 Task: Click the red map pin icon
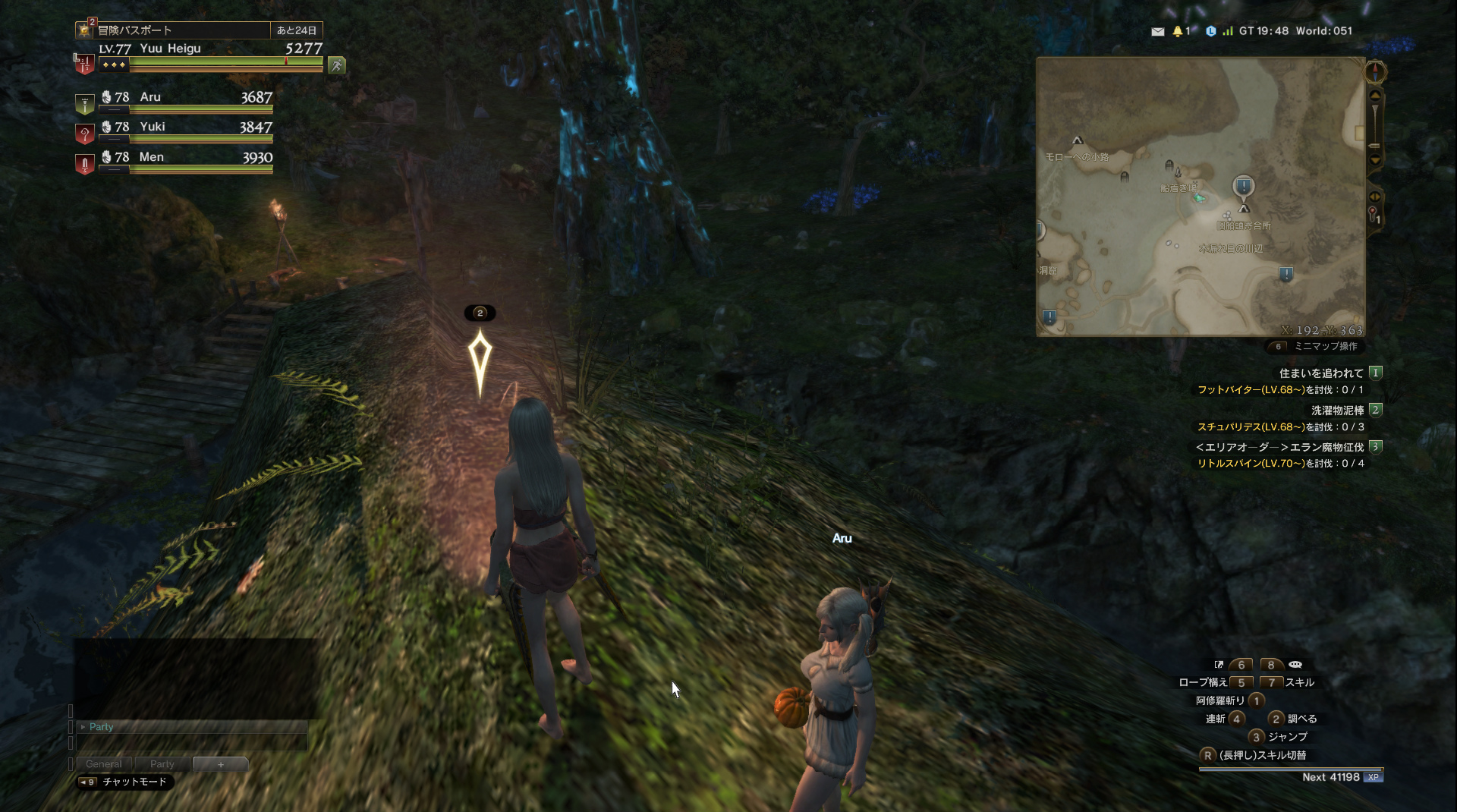[1373, 215]
